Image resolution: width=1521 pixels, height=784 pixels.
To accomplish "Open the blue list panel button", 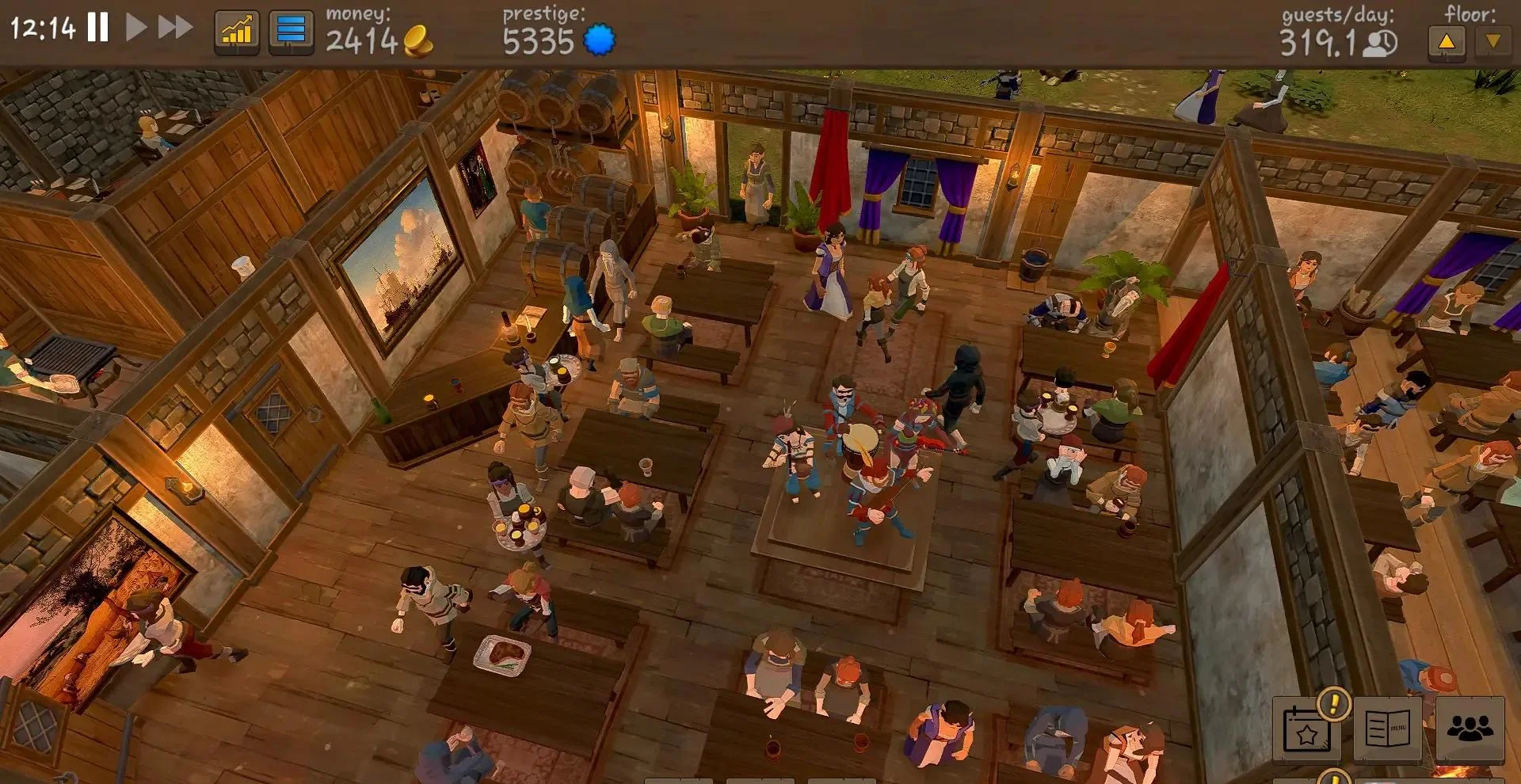I will (291, 32).
